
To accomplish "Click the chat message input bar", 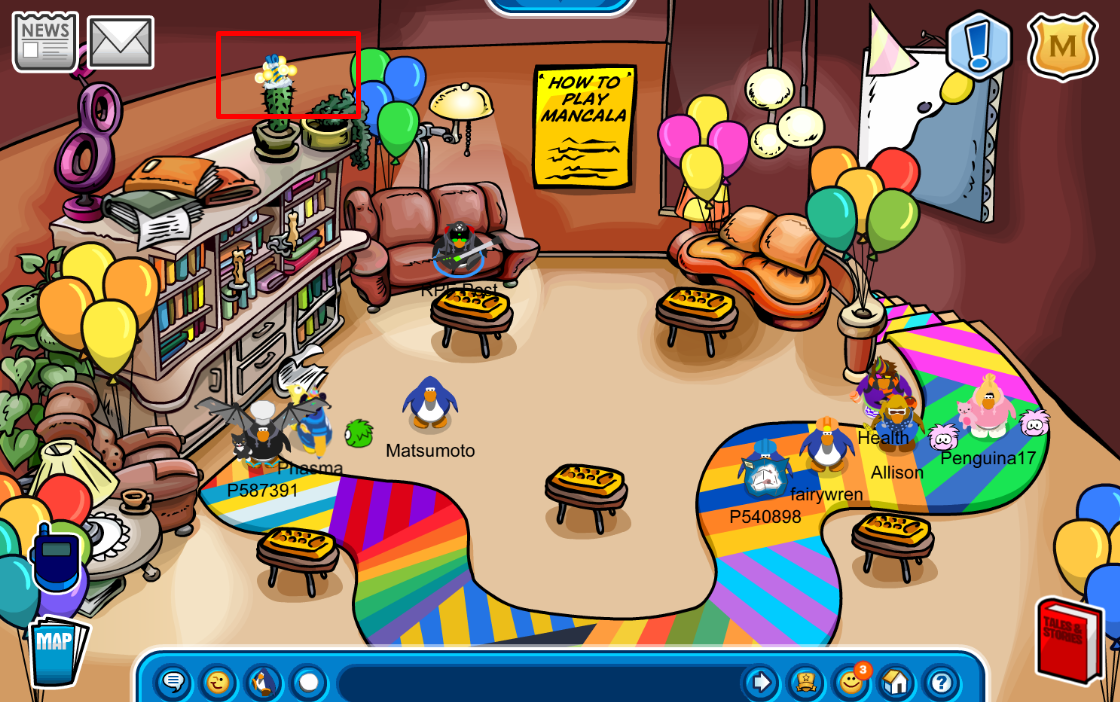I will pyautogui.click(x=538, y=683).
